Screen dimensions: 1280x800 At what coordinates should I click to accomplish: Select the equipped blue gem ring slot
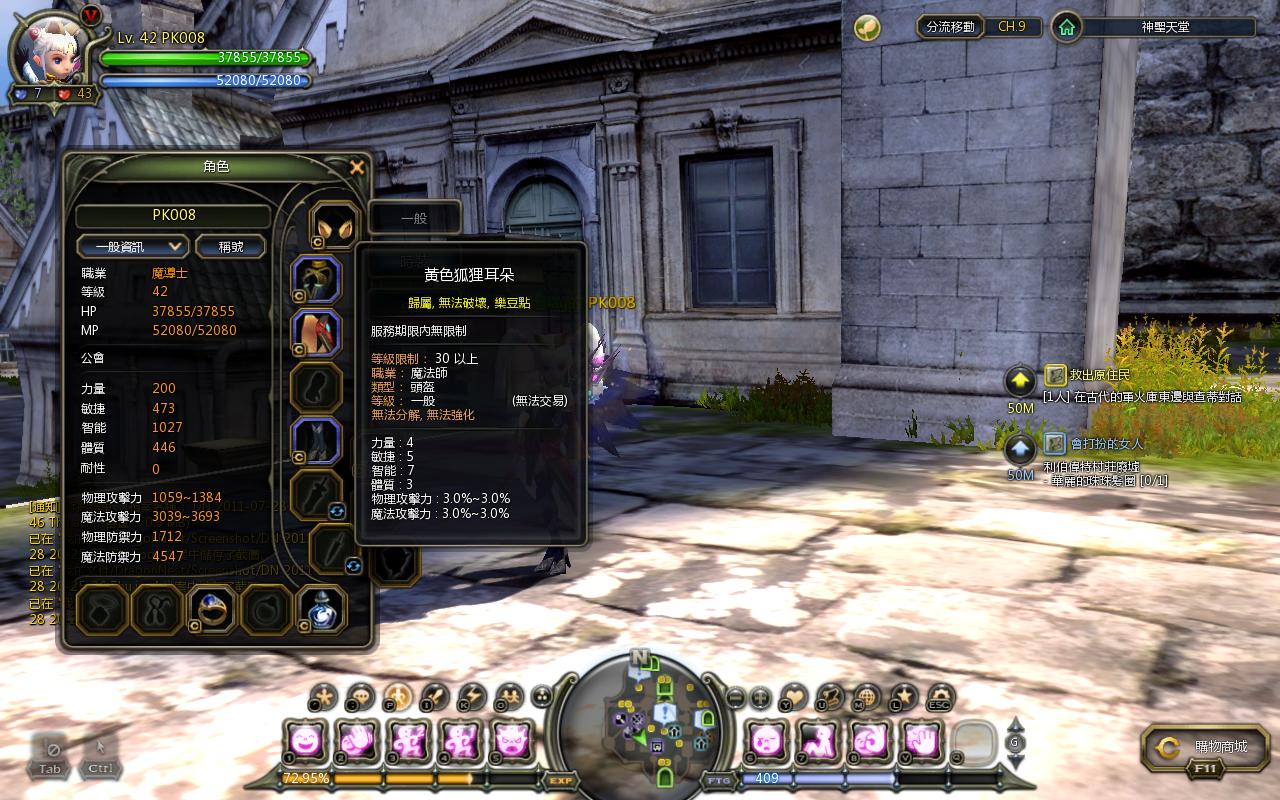(211, 609)
